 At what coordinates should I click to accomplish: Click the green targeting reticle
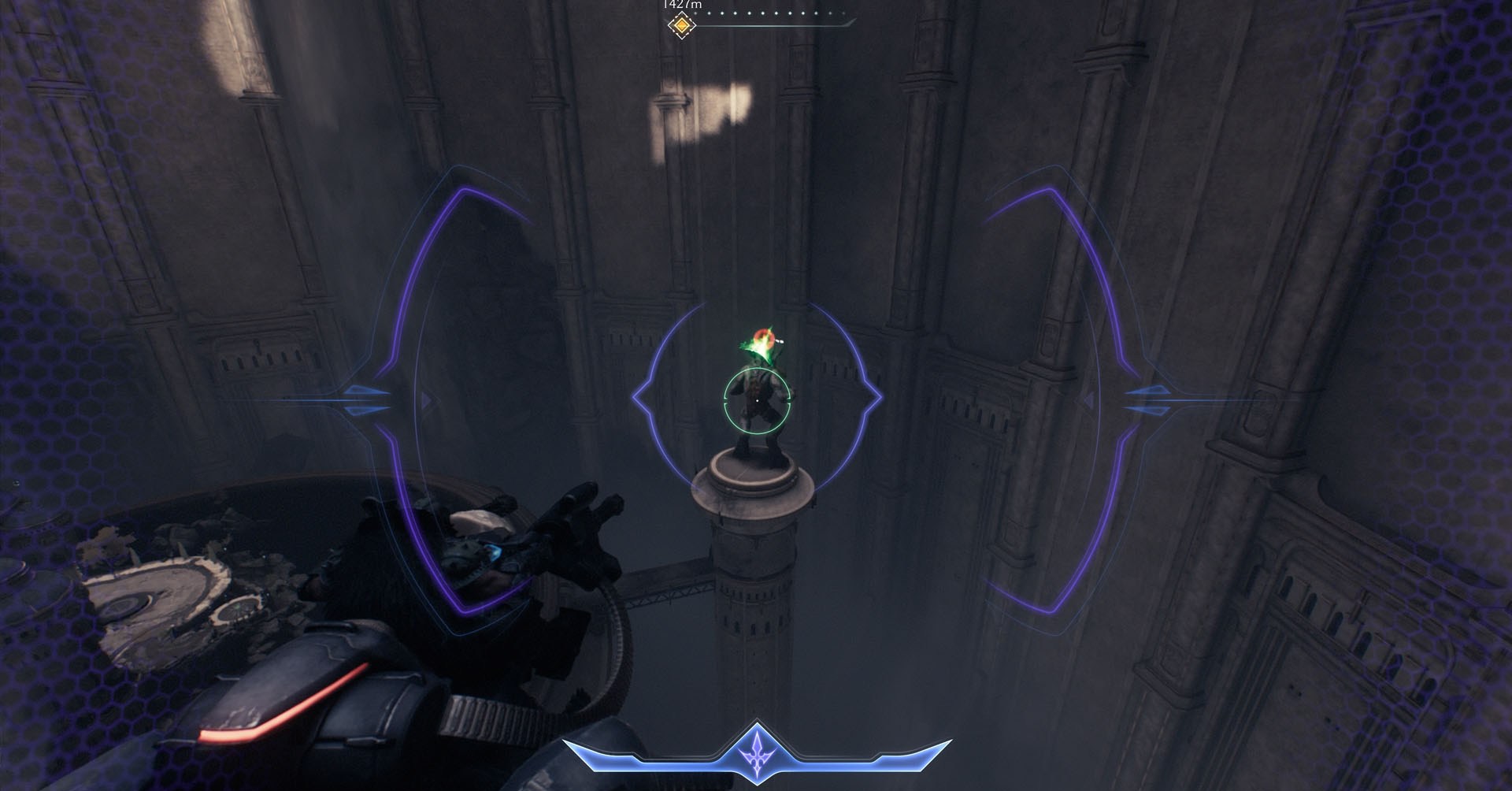(x=758, y=400)
